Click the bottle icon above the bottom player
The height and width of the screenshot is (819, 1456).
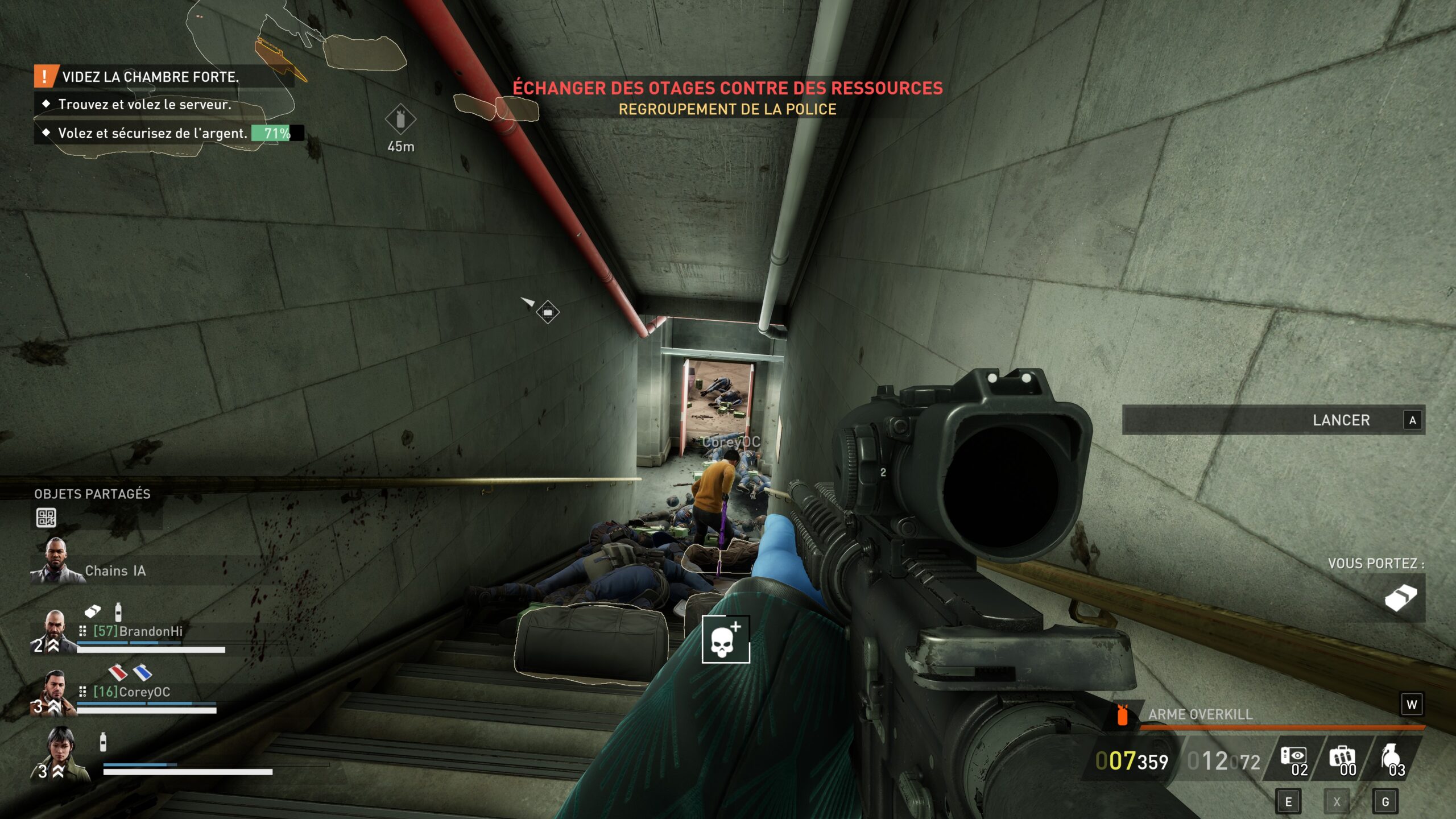pyautogui.click(x=103, y=742)
